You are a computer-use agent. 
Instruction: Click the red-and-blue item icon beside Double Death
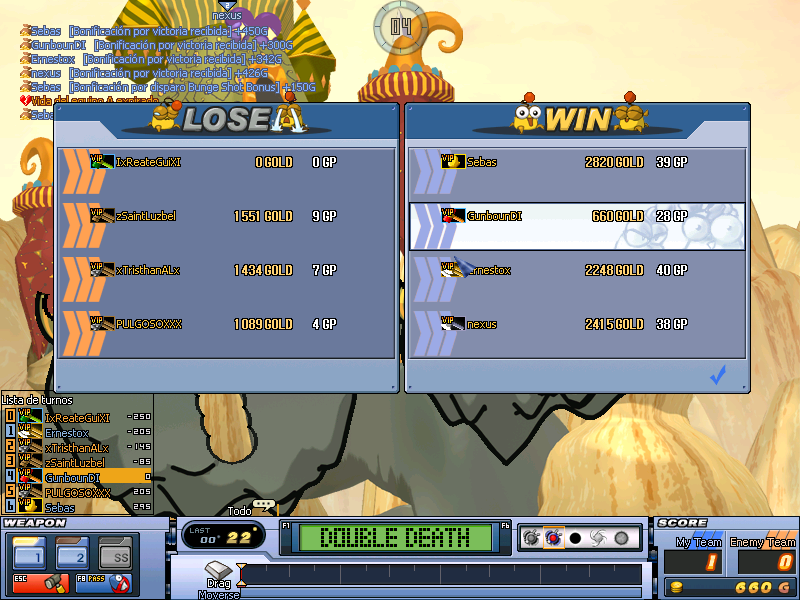point(553,538)
